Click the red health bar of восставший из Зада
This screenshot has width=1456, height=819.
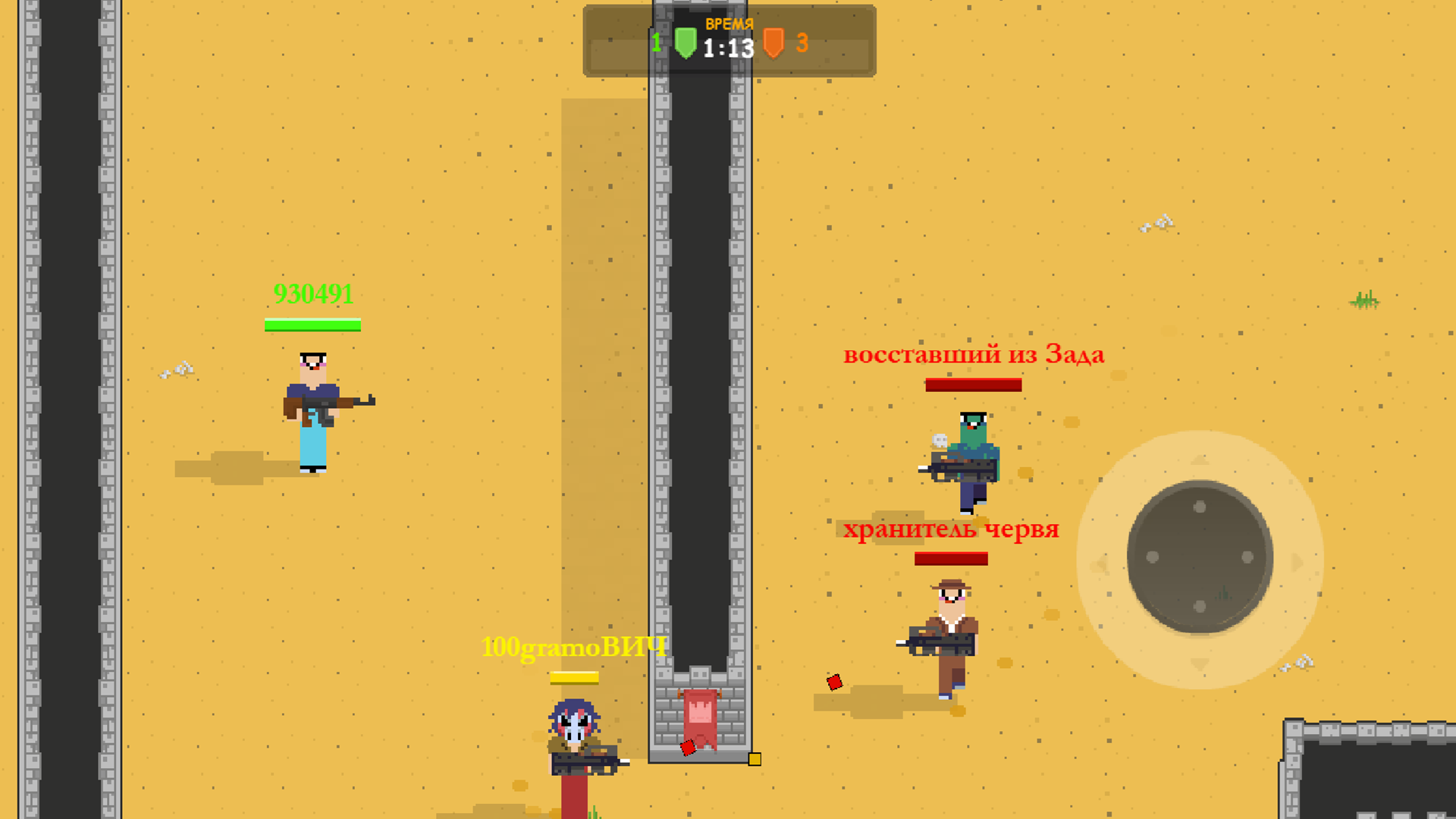[x=974, y=385]
